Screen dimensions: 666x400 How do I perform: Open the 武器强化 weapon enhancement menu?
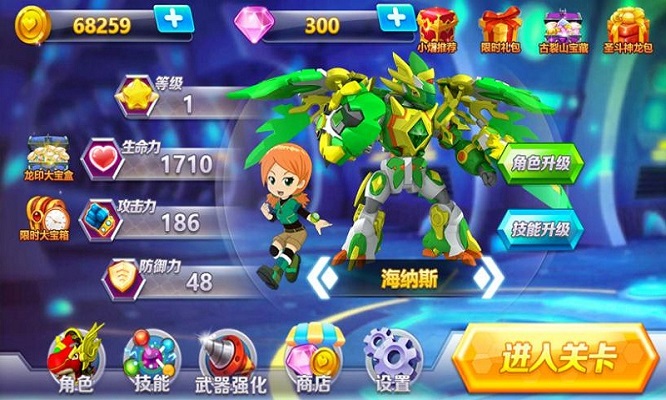coord(229,359)
